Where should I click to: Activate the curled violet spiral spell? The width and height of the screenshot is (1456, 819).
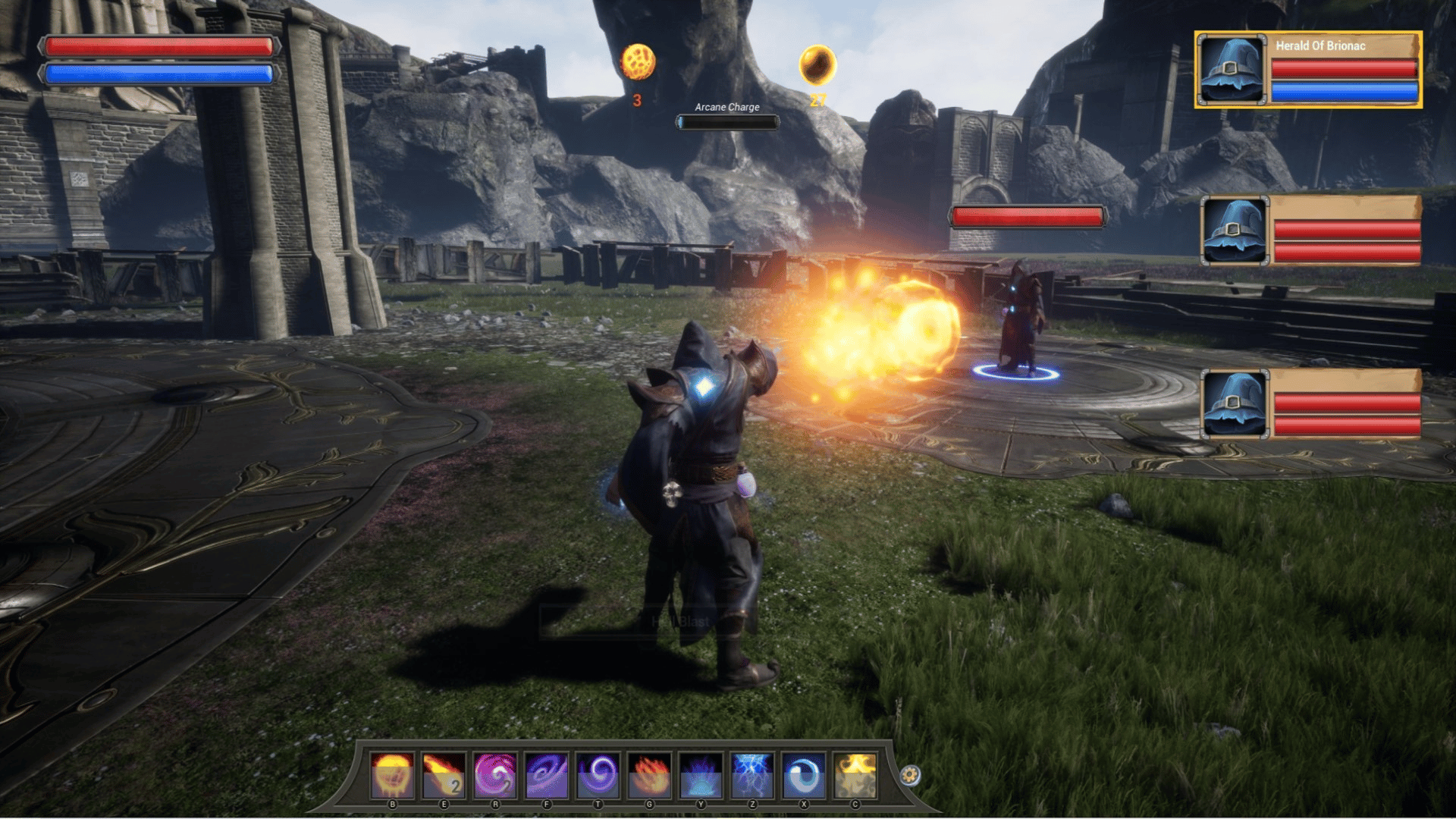(x=598, y=775)
